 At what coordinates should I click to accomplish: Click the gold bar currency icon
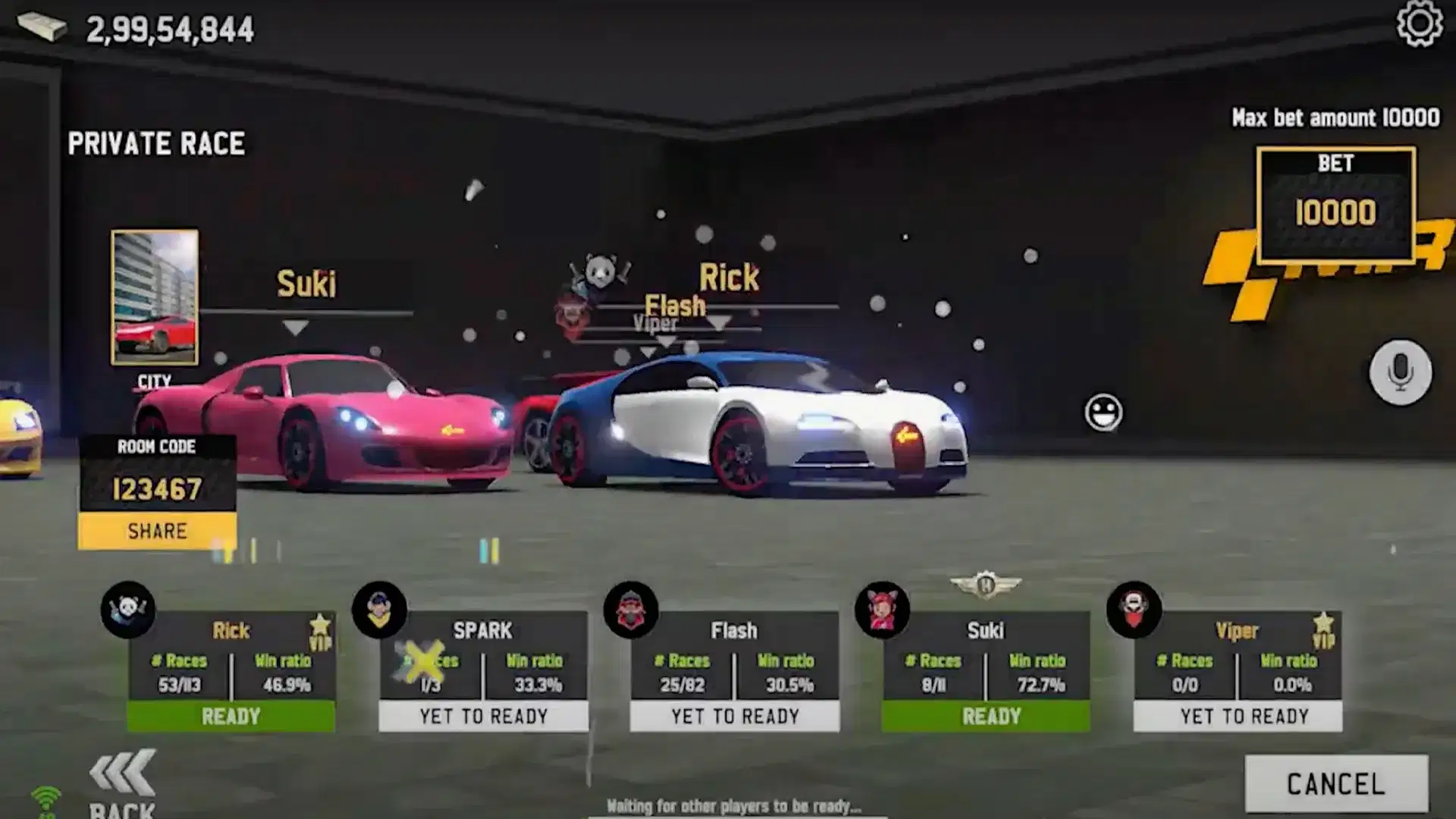click(42, 27)
